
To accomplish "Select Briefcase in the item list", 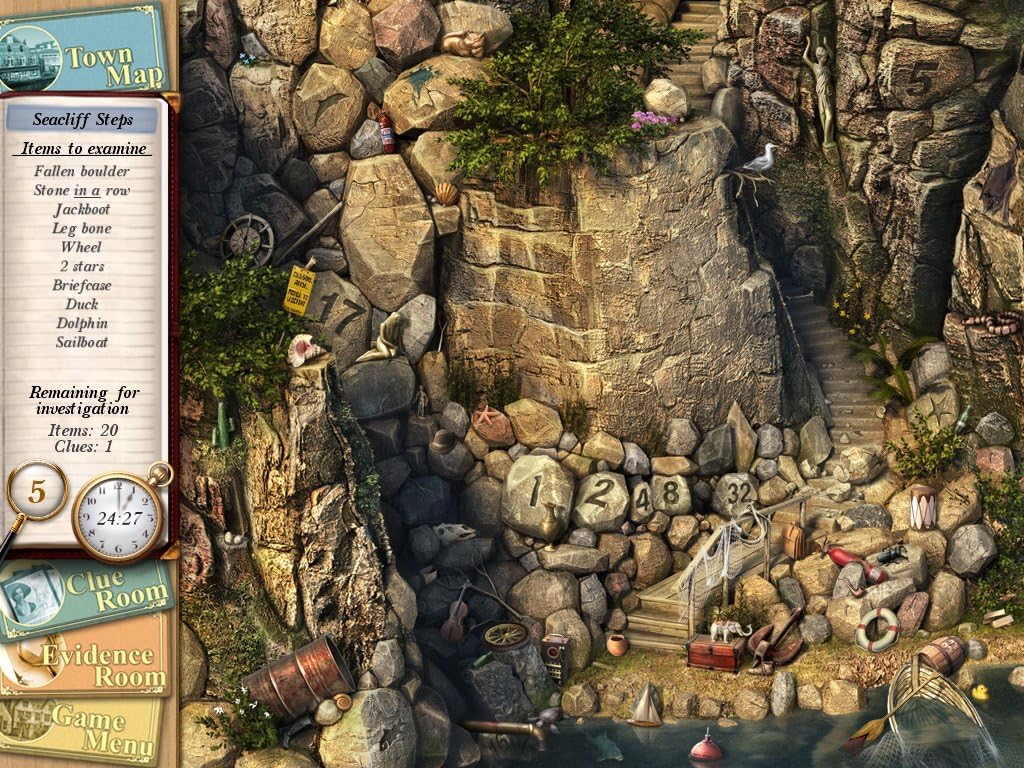I will (82, 285).
